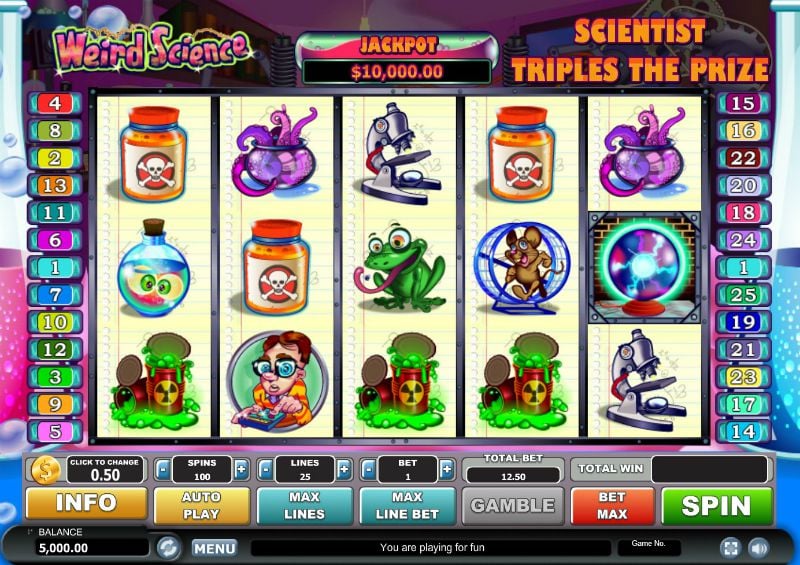Refresh the balance with the circular arrows icon
The height and width of the screenshot is (565, 800).
168,547
